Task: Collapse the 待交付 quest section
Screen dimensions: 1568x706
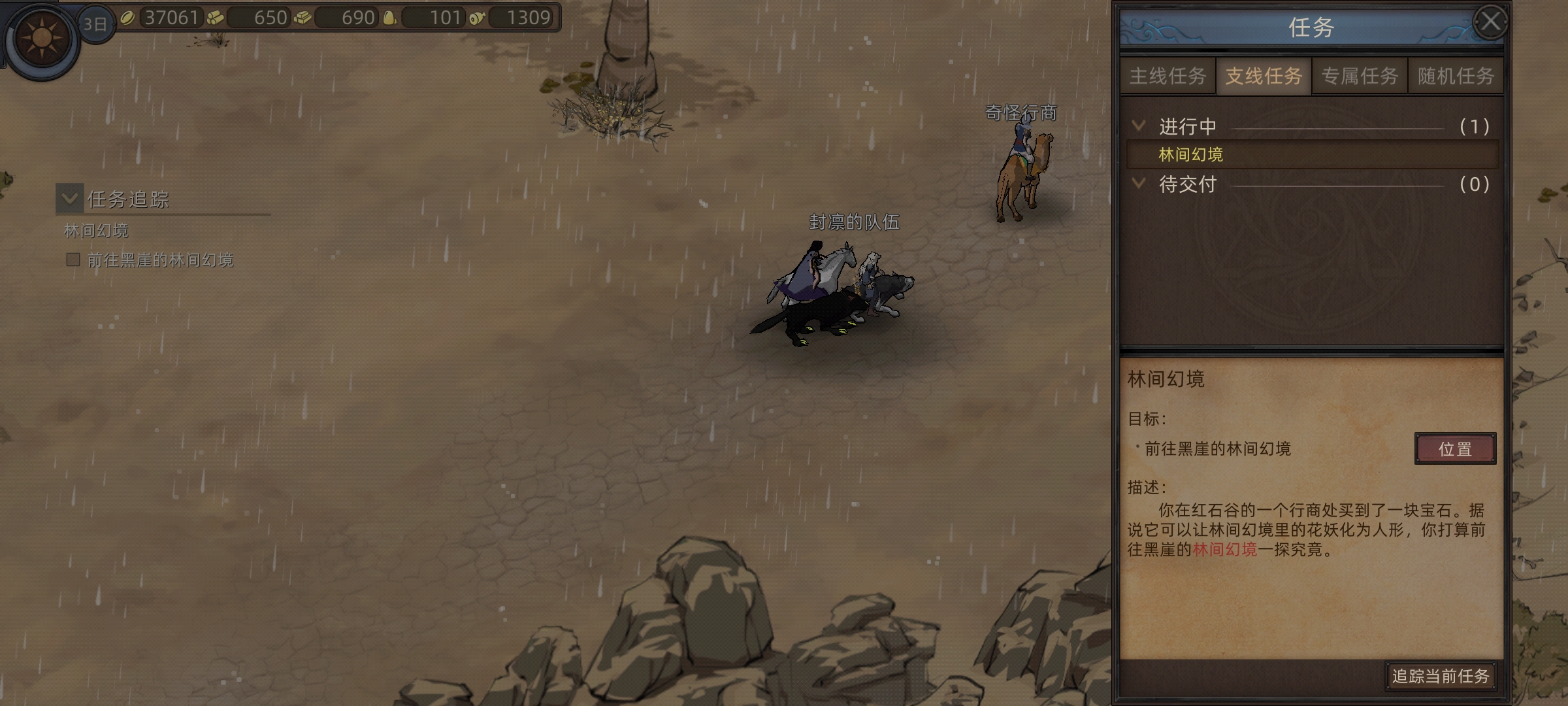Action: click(x=1139, y=184)
